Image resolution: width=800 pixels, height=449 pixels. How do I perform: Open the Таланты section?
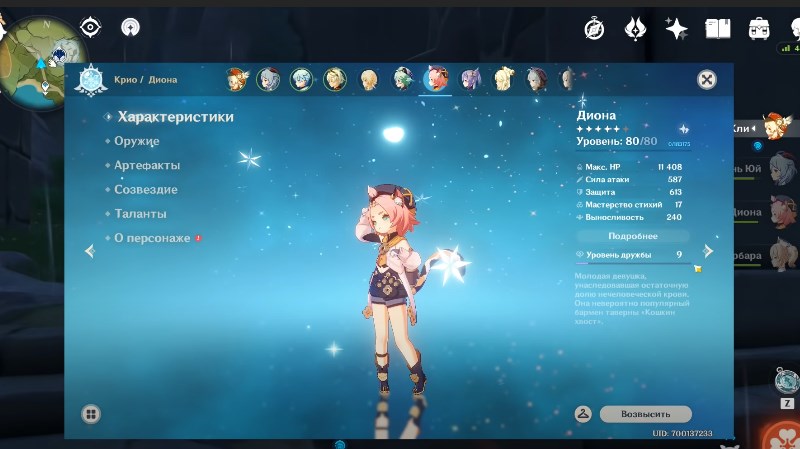click(141, 214)
